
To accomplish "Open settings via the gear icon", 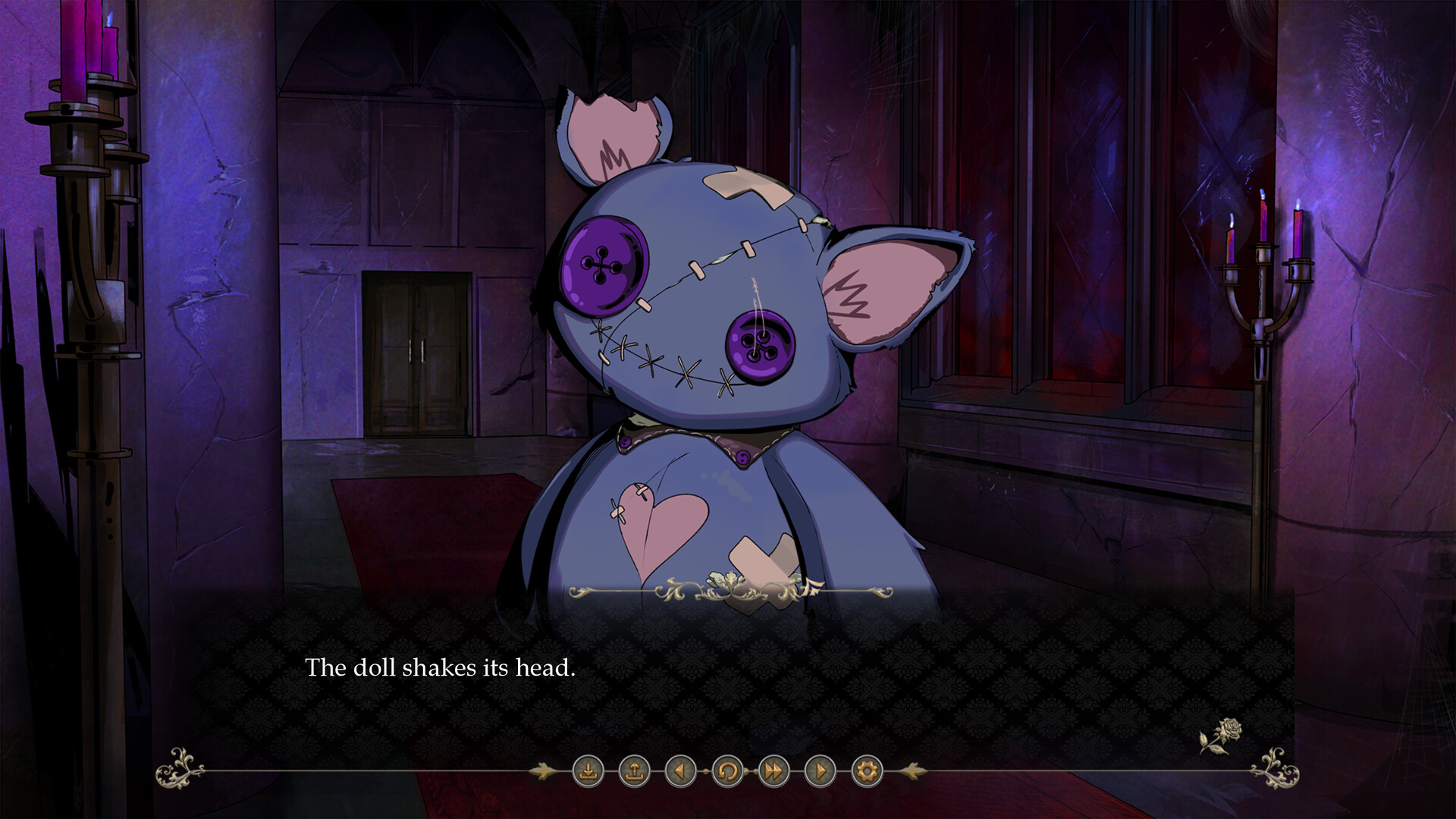I will [x=868, y=772].
